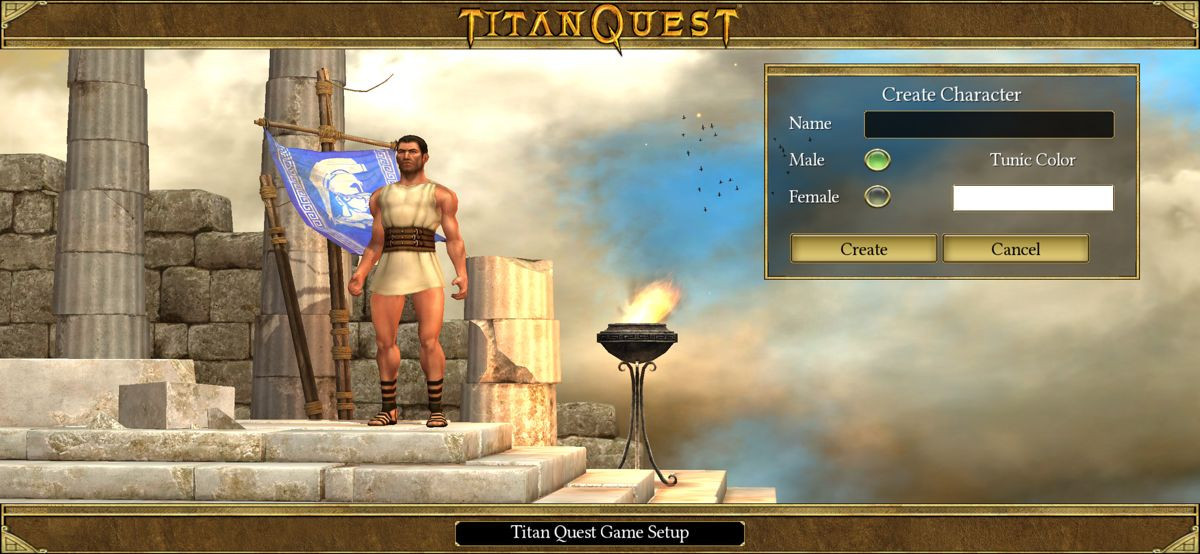Choose the Female gender option
The width and height of the screenshot is (1200, 554).
coord(877,197)
